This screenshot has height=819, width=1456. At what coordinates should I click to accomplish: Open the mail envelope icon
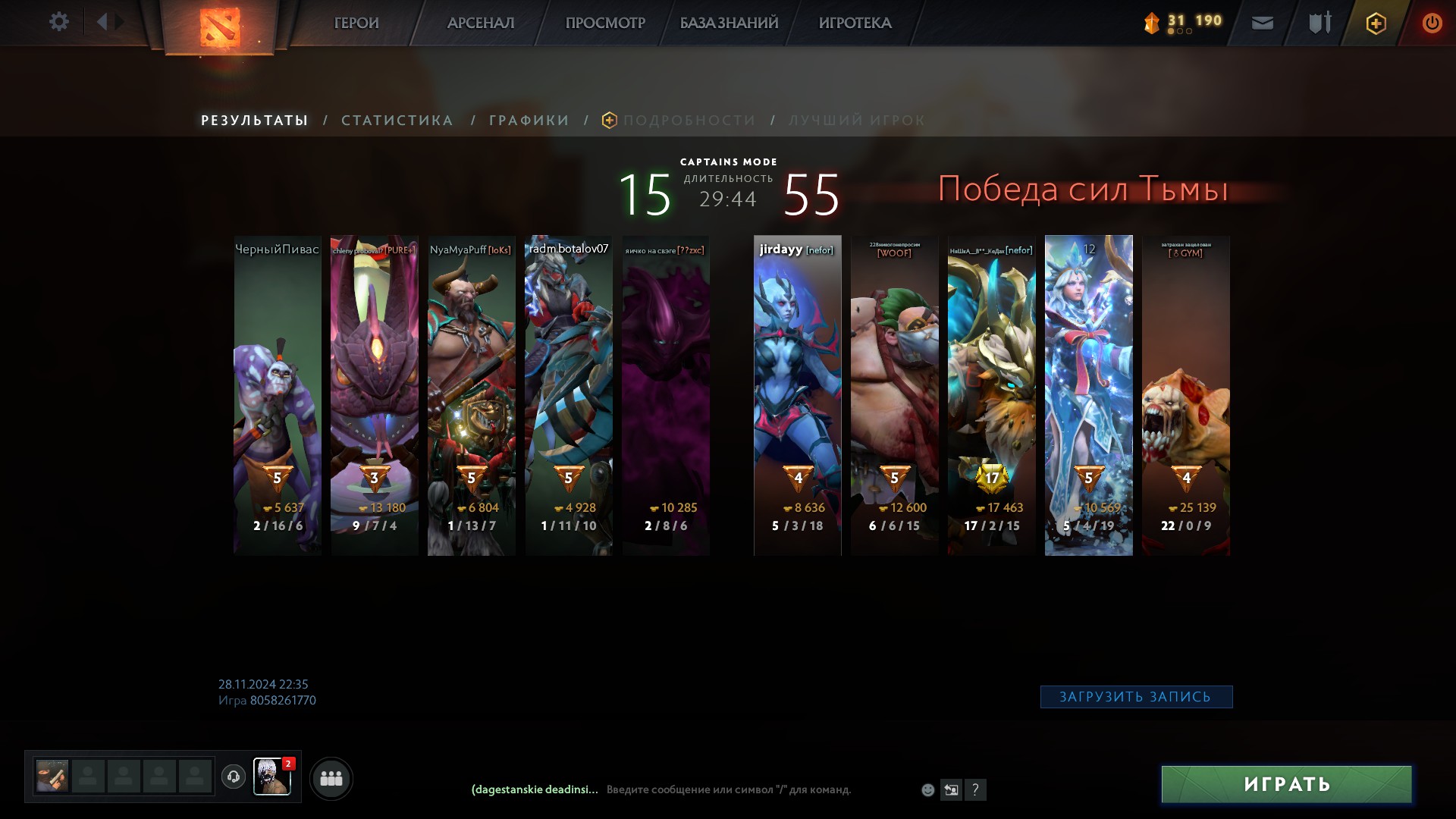click(x=1262, y=24)
